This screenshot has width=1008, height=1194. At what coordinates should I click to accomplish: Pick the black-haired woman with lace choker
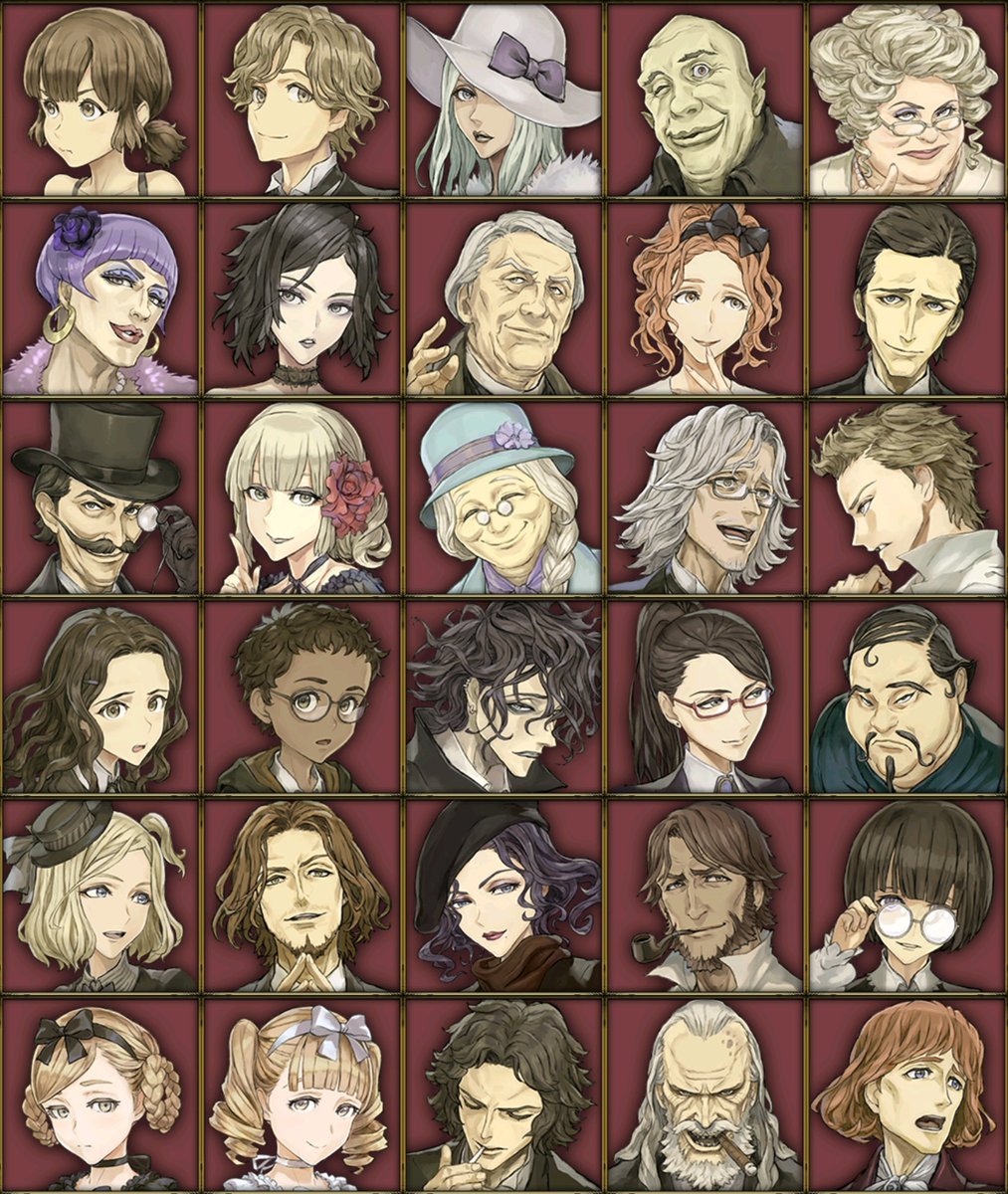(302, 298)
